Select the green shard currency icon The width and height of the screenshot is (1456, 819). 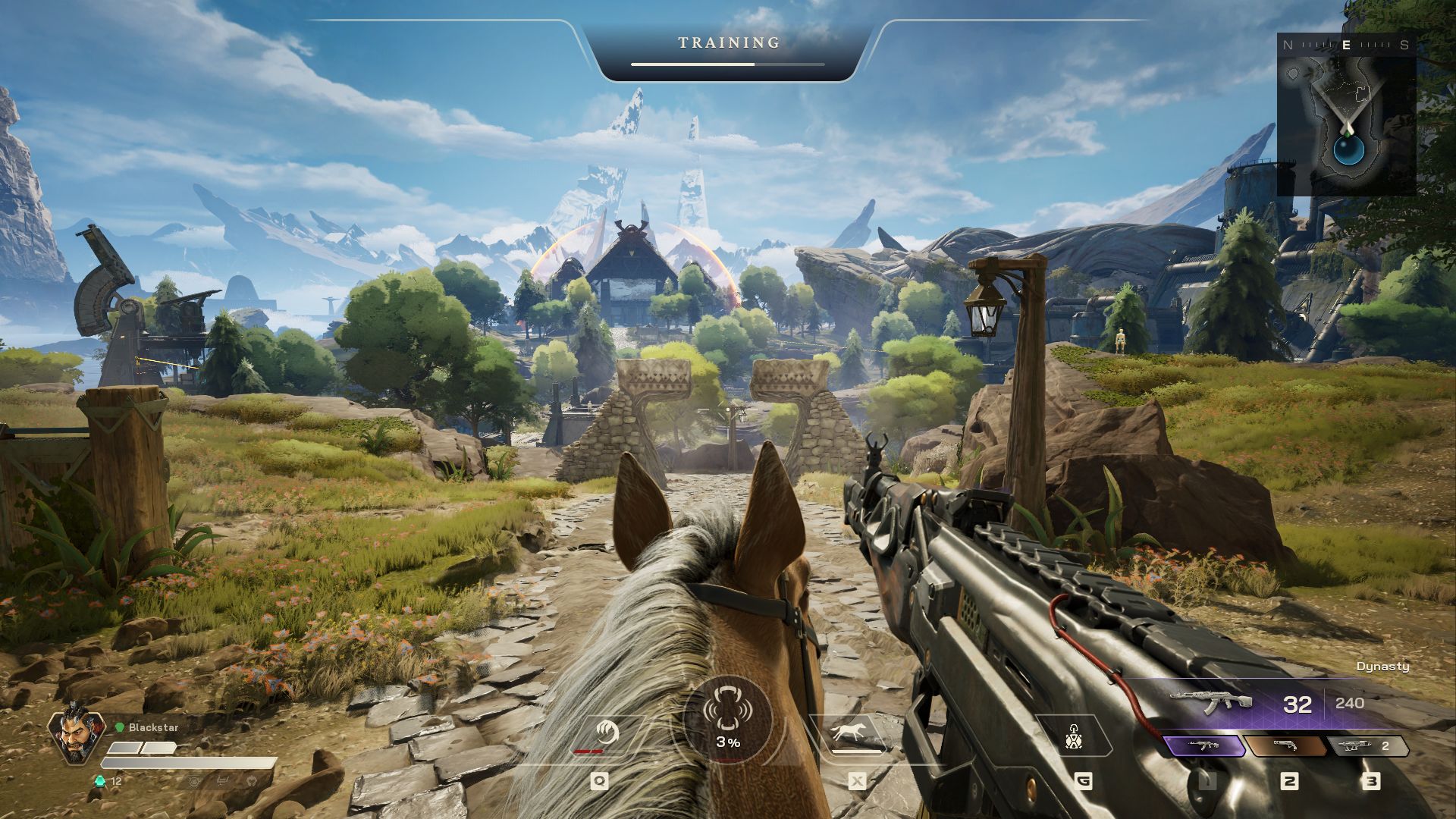(x=99, y=780)
